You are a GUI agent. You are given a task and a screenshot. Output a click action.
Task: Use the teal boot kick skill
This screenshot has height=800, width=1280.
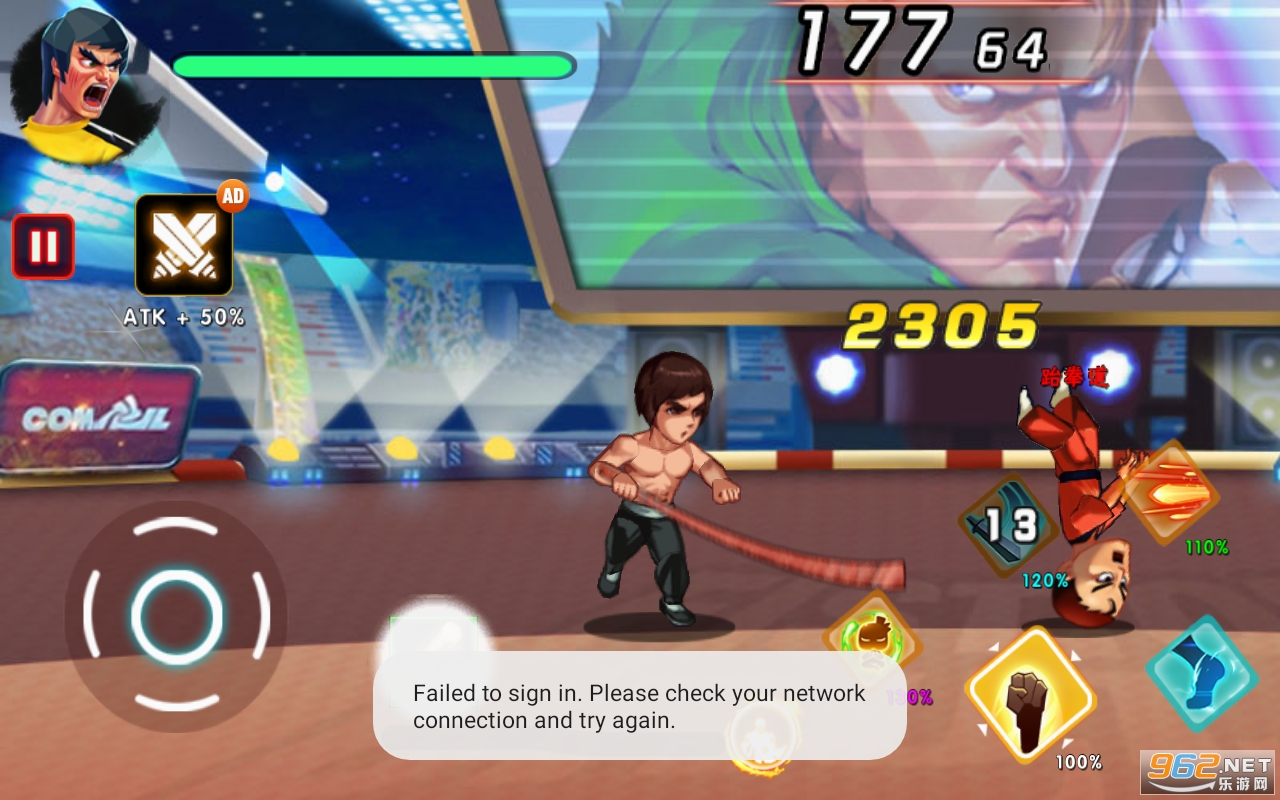(1201, 673)
